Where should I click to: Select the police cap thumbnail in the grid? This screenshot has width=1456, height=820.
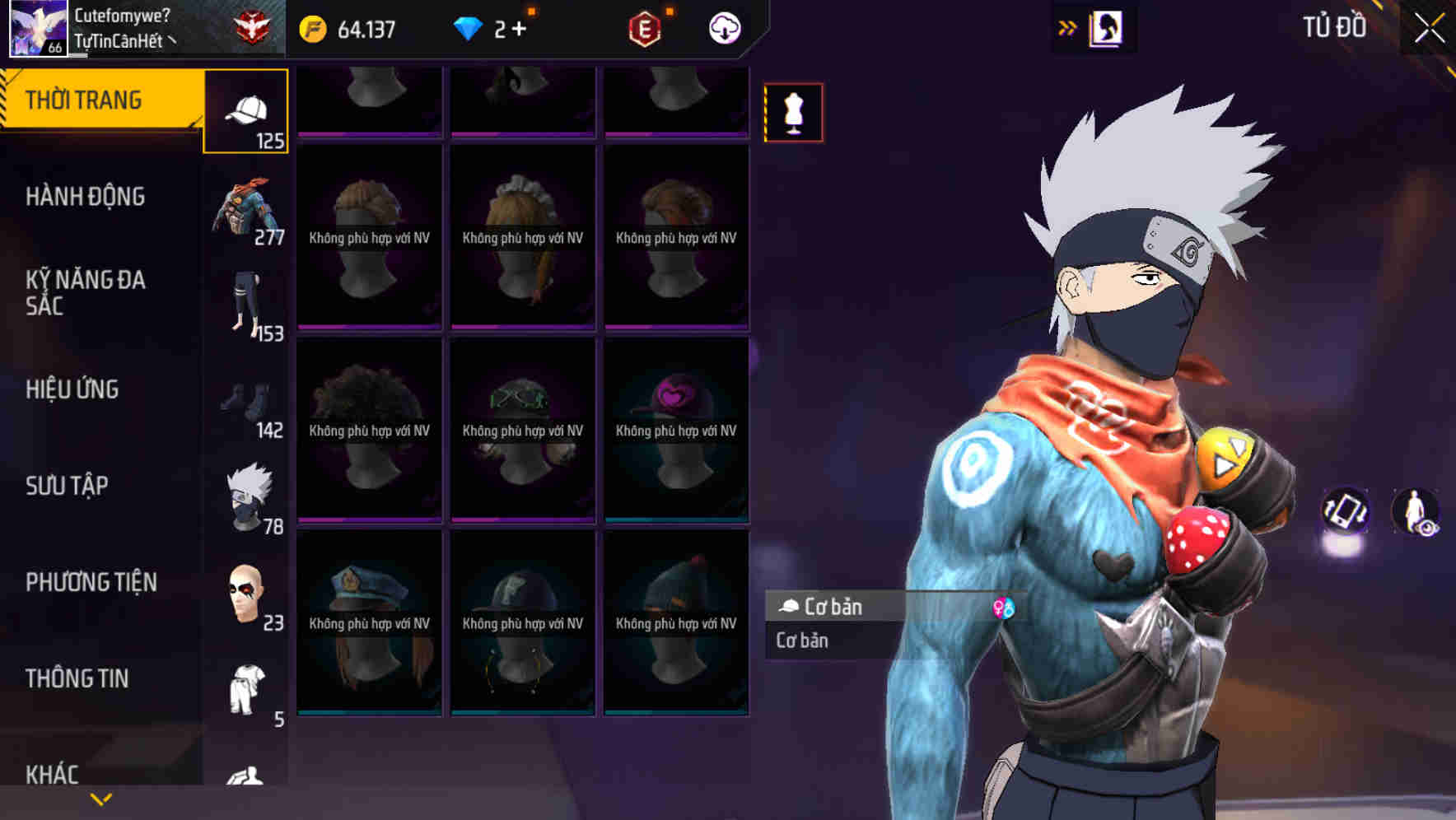[x=368, y=622]
